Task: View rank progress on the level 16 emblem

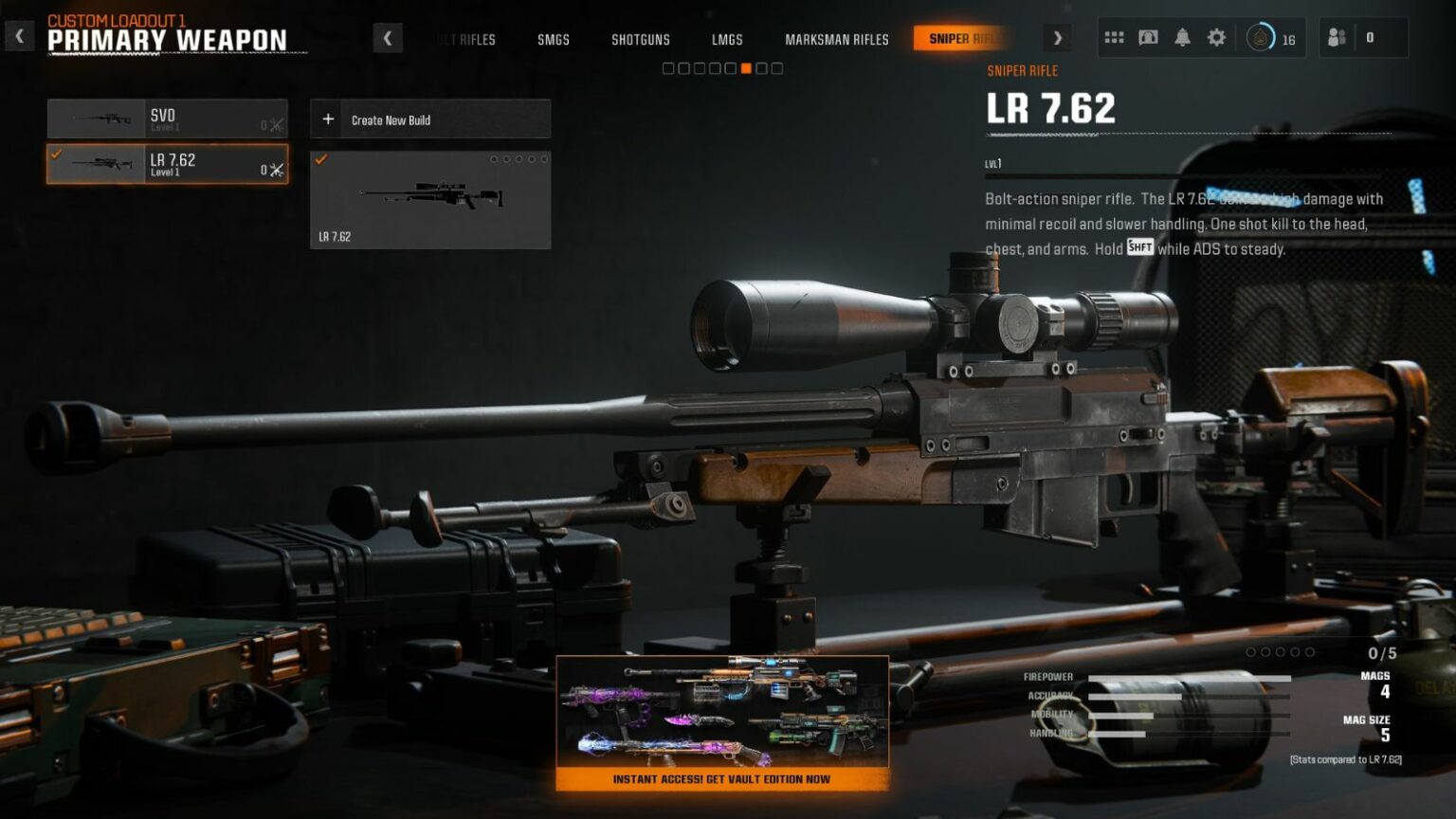Action: (1258, 37)
